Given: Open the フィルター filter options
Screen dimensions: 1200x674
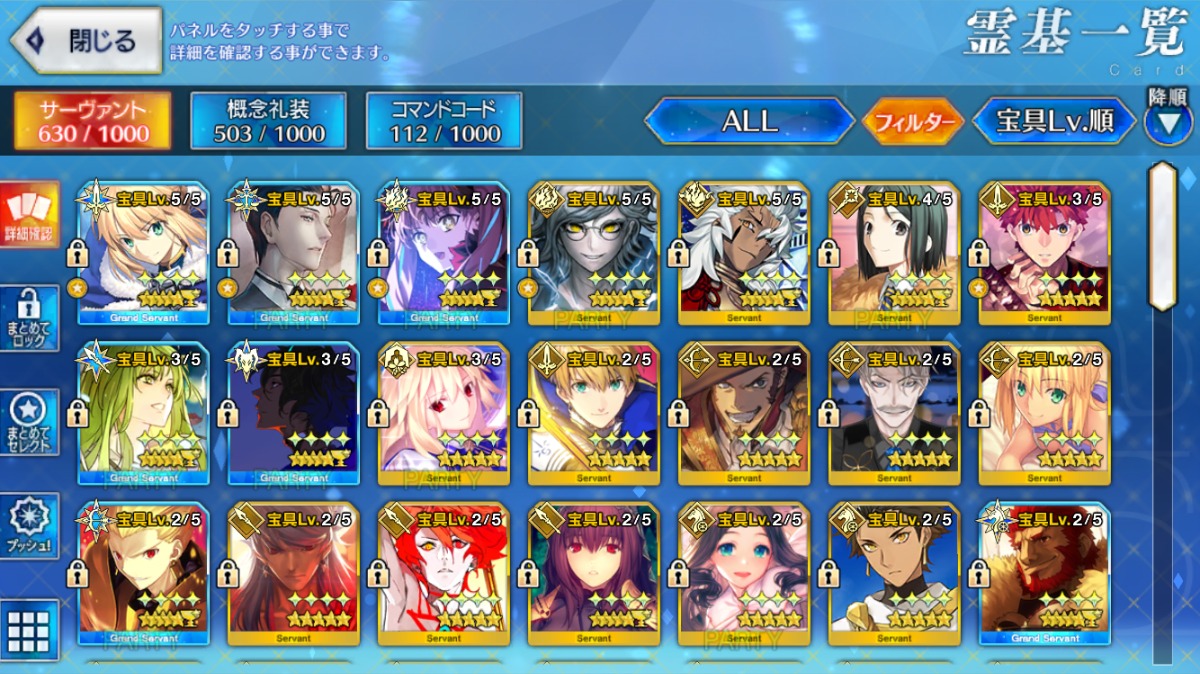Looking at the screenshot, I should coord(913,123).
